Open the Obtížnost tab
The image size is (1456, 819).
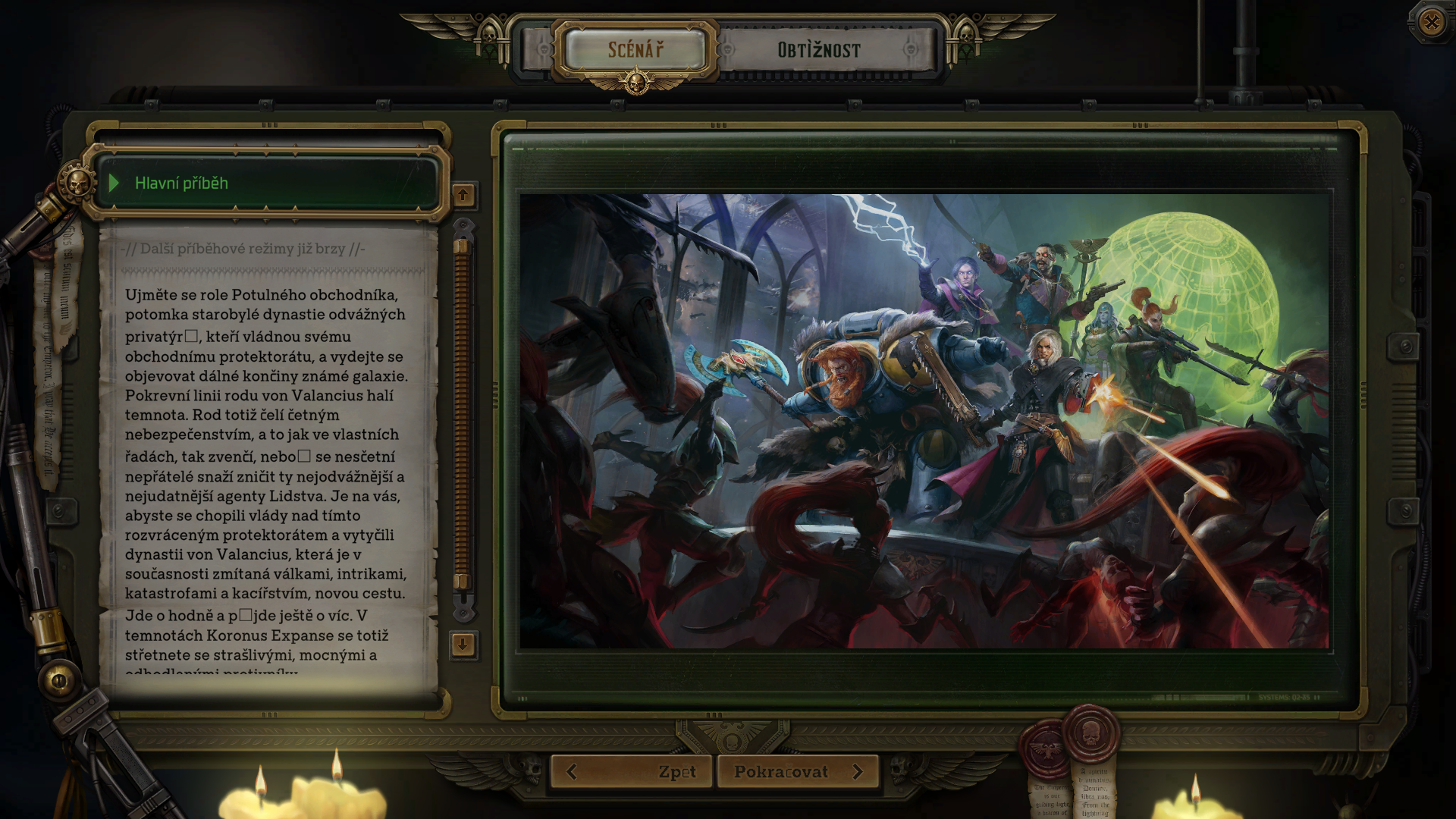tap(819, 50)
